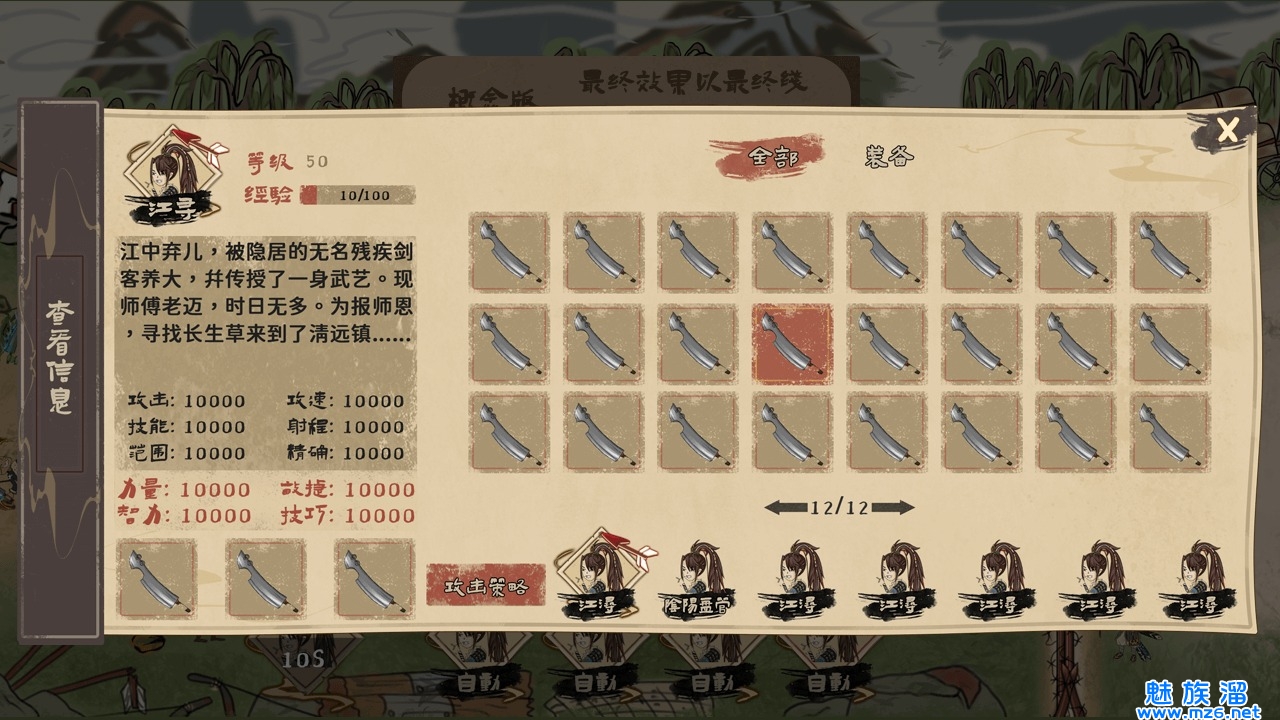Viewport: 1280px width, 720px height.
Task: Select the red-highlighted blade slot
Action: coord(792,344)
